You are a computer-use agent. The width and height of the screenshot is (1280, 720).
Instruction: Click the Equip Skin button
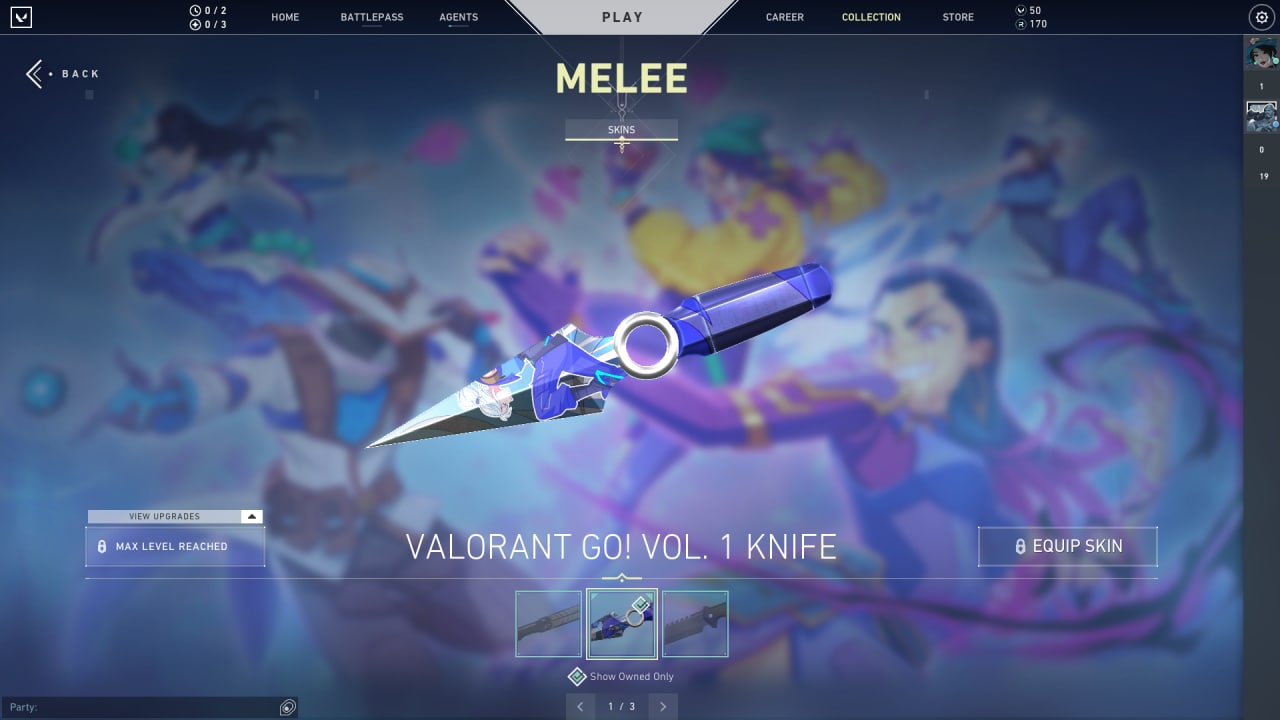1067,546
